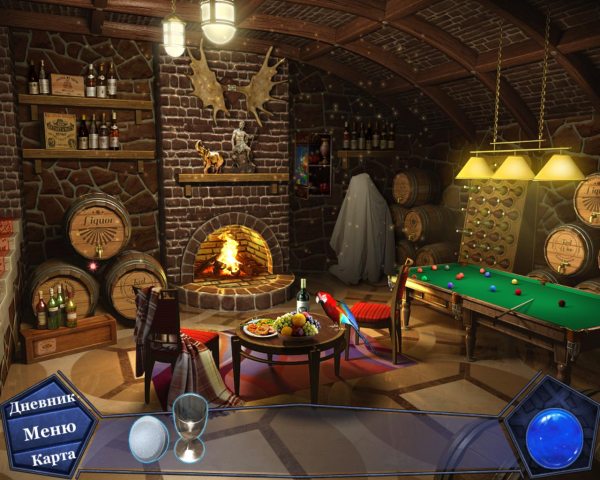Select the round white disc in inventory

[149, 438]
